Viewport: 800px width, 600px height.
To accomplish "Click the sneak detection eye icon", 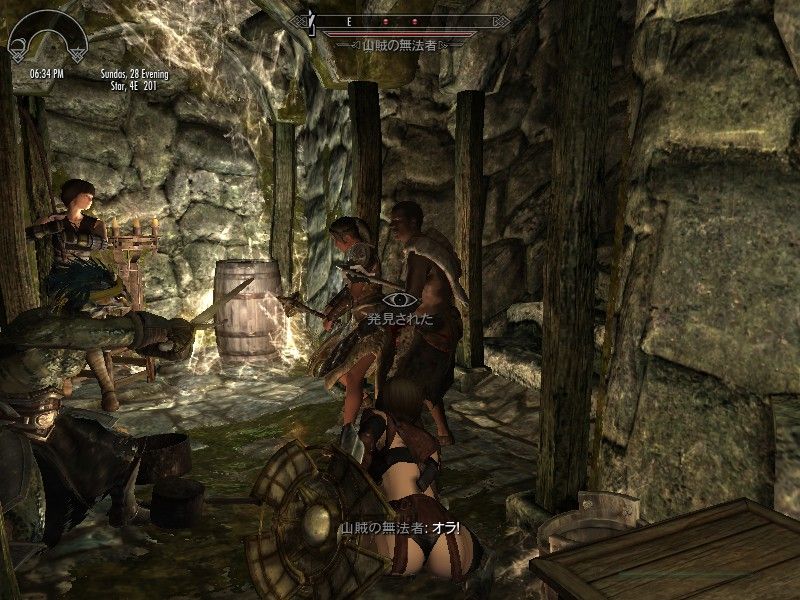I will [x=399, y=298].
